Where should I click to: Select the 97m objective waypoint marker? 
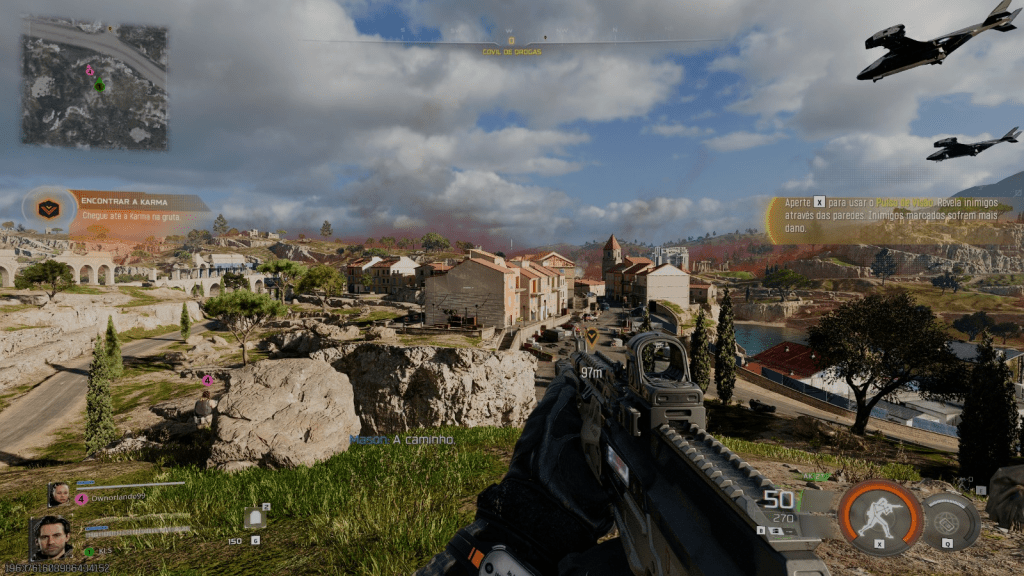591,336
